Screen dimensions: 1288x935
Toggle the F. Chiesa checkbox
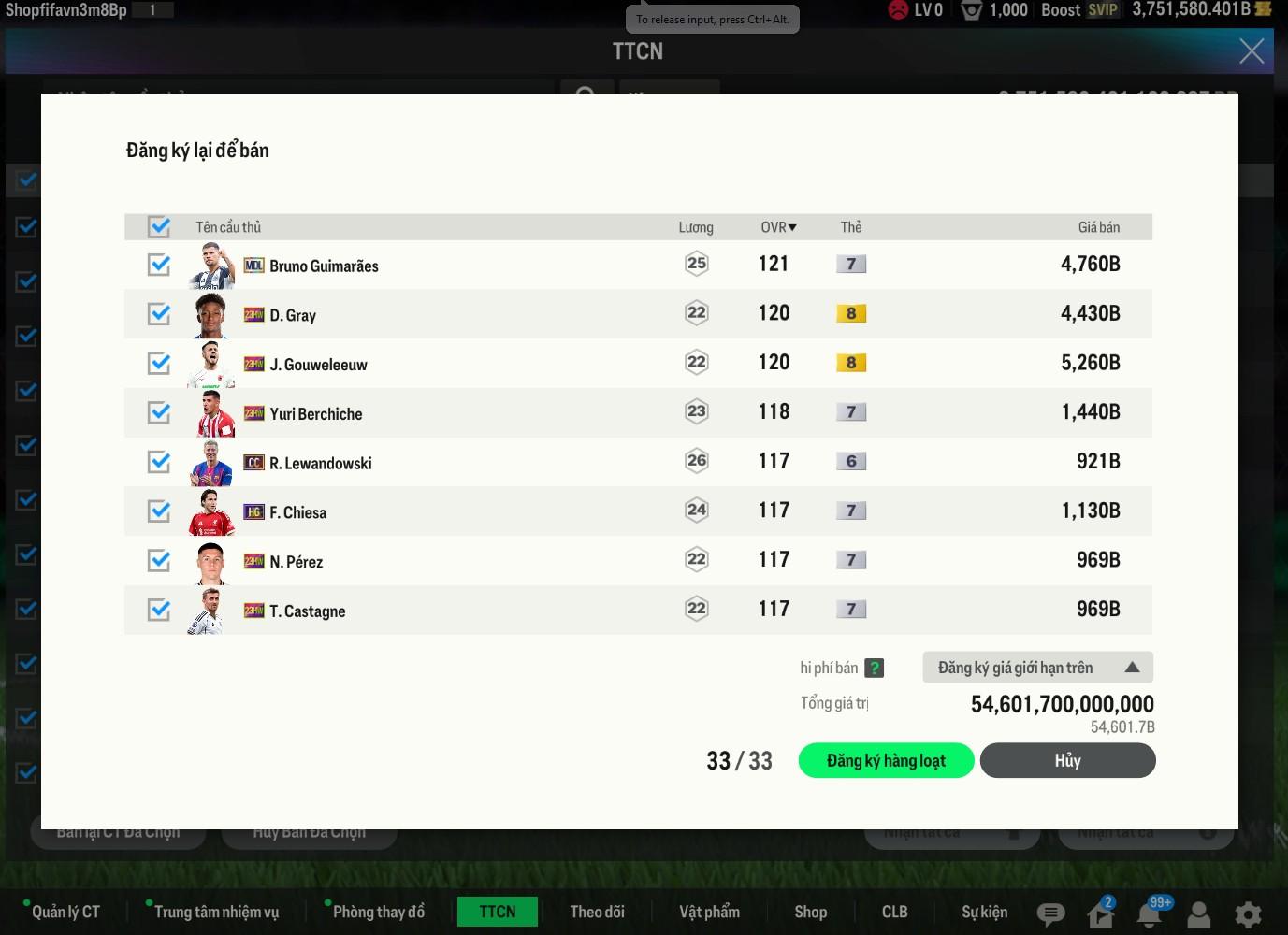point(159,511)
